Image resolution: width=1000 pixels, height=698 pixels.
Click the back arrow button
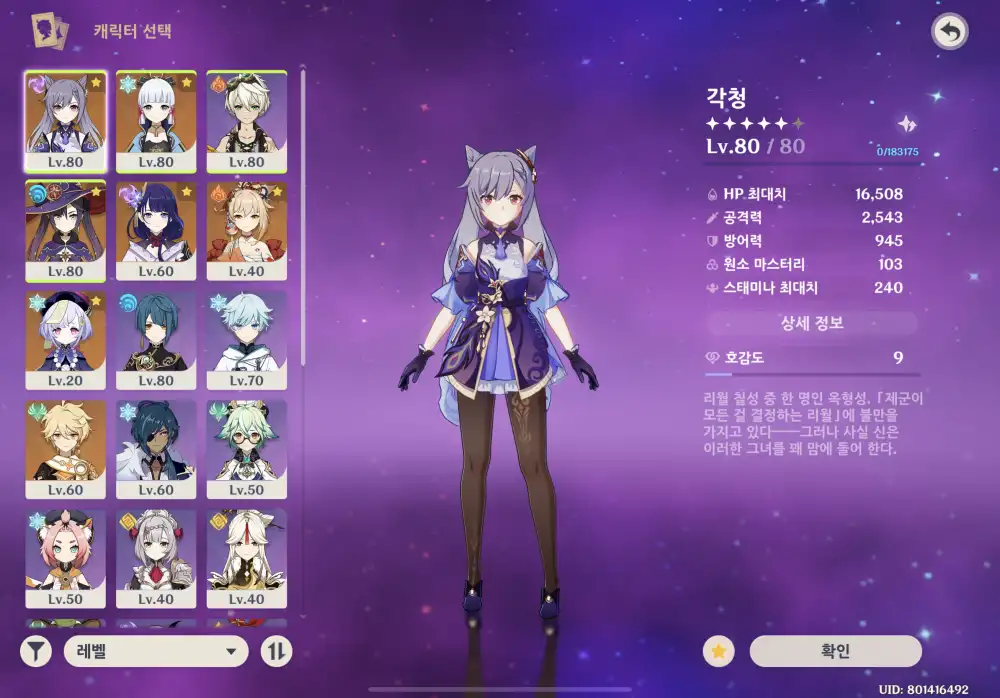(x=949, y=32)
